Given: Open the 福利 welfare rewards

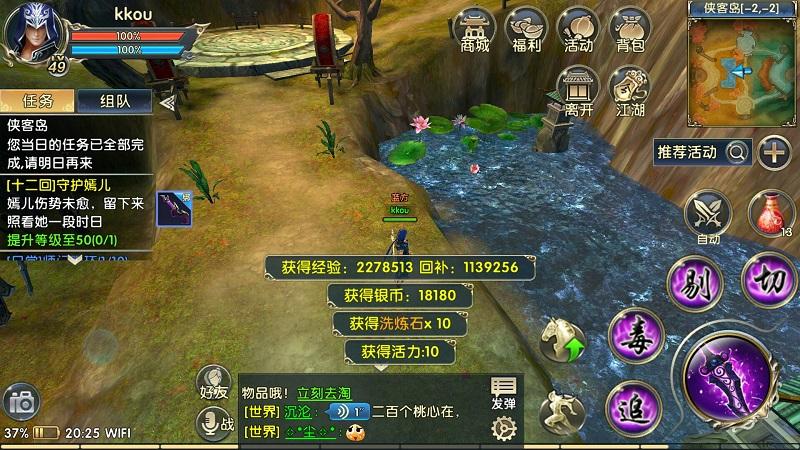Looking at the screenshot, I should pos(526,29).
